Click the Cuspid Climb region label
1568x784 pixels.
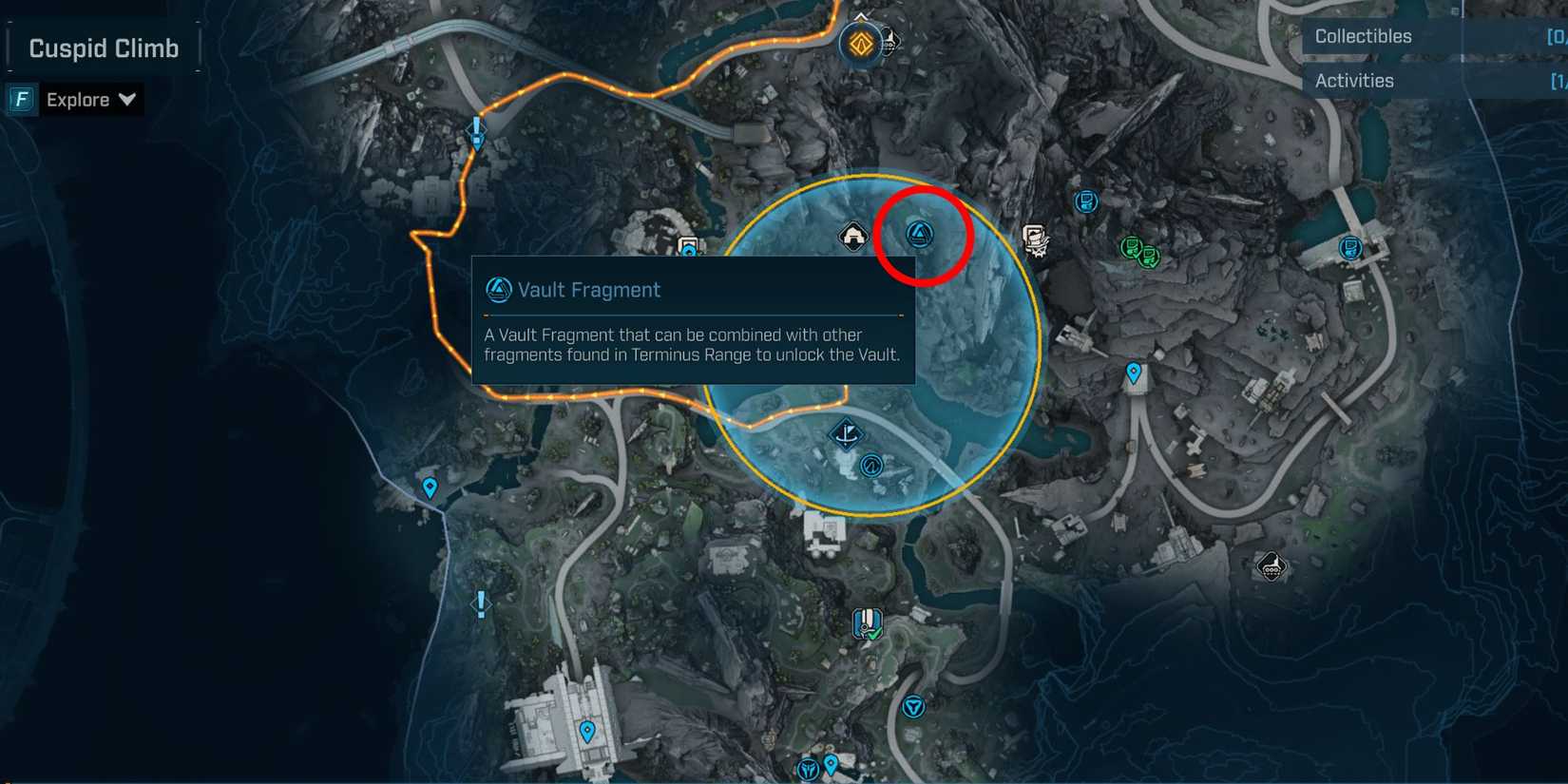pos(102,47)
